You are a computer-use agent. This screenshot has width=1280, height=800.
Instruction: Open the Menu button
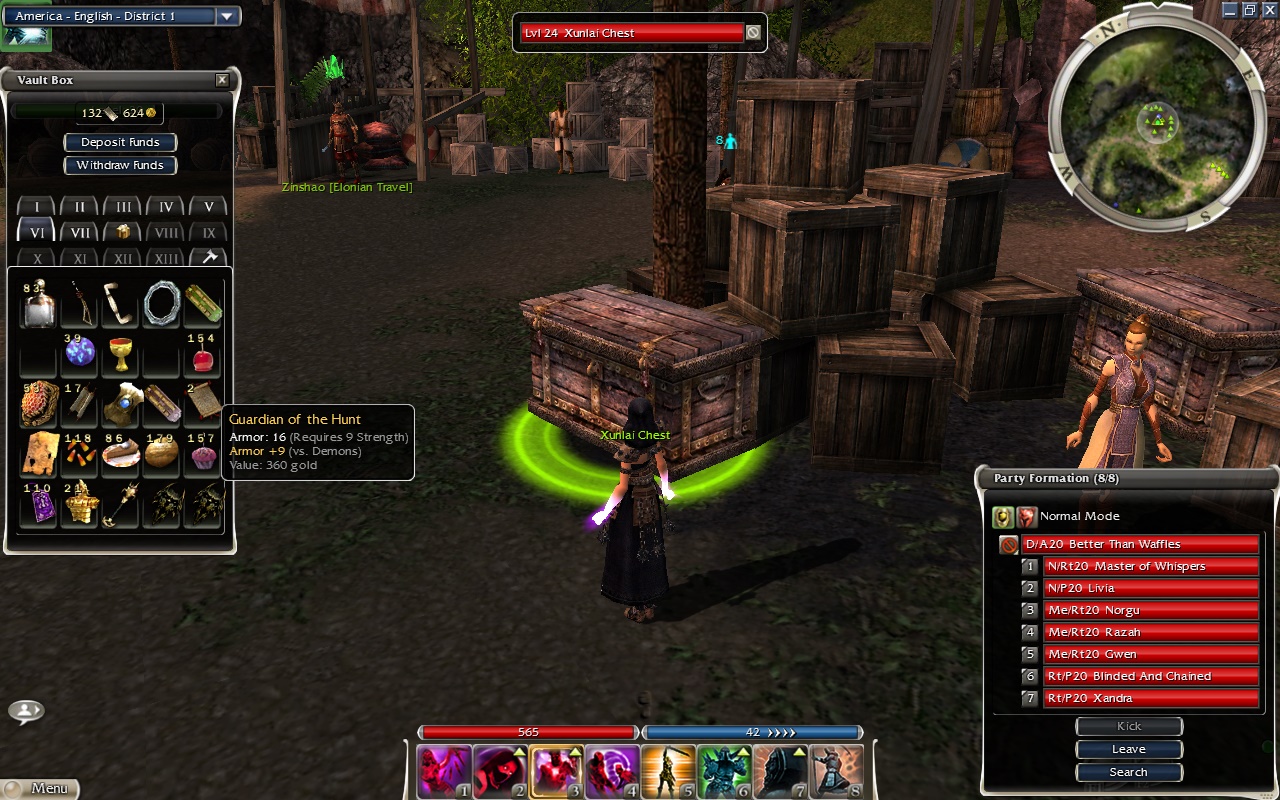click(x=40, y=788)
